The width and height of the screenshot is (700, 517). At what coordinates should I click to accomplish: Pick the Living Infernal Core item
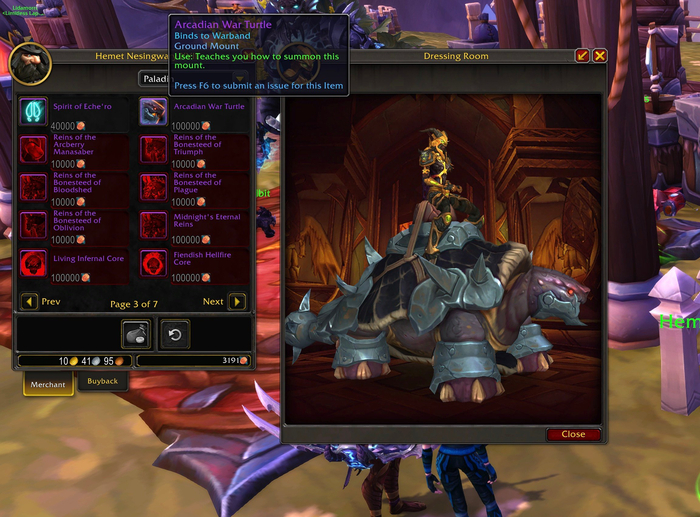(x=33, y=263)
